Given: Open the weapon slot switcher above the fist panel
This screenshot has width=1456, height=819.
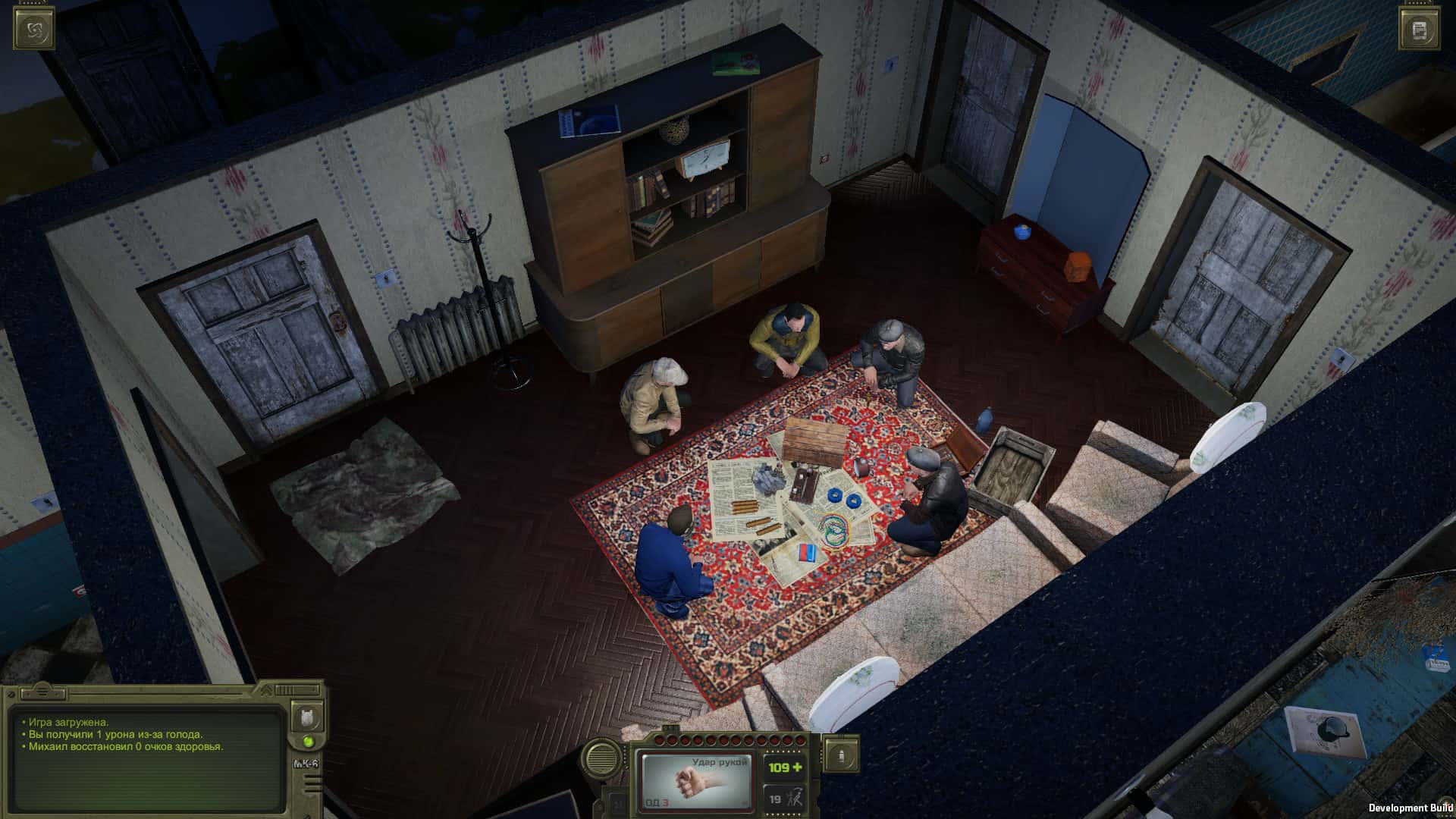Looking at the screenshot, I should (x=671, y=726).
